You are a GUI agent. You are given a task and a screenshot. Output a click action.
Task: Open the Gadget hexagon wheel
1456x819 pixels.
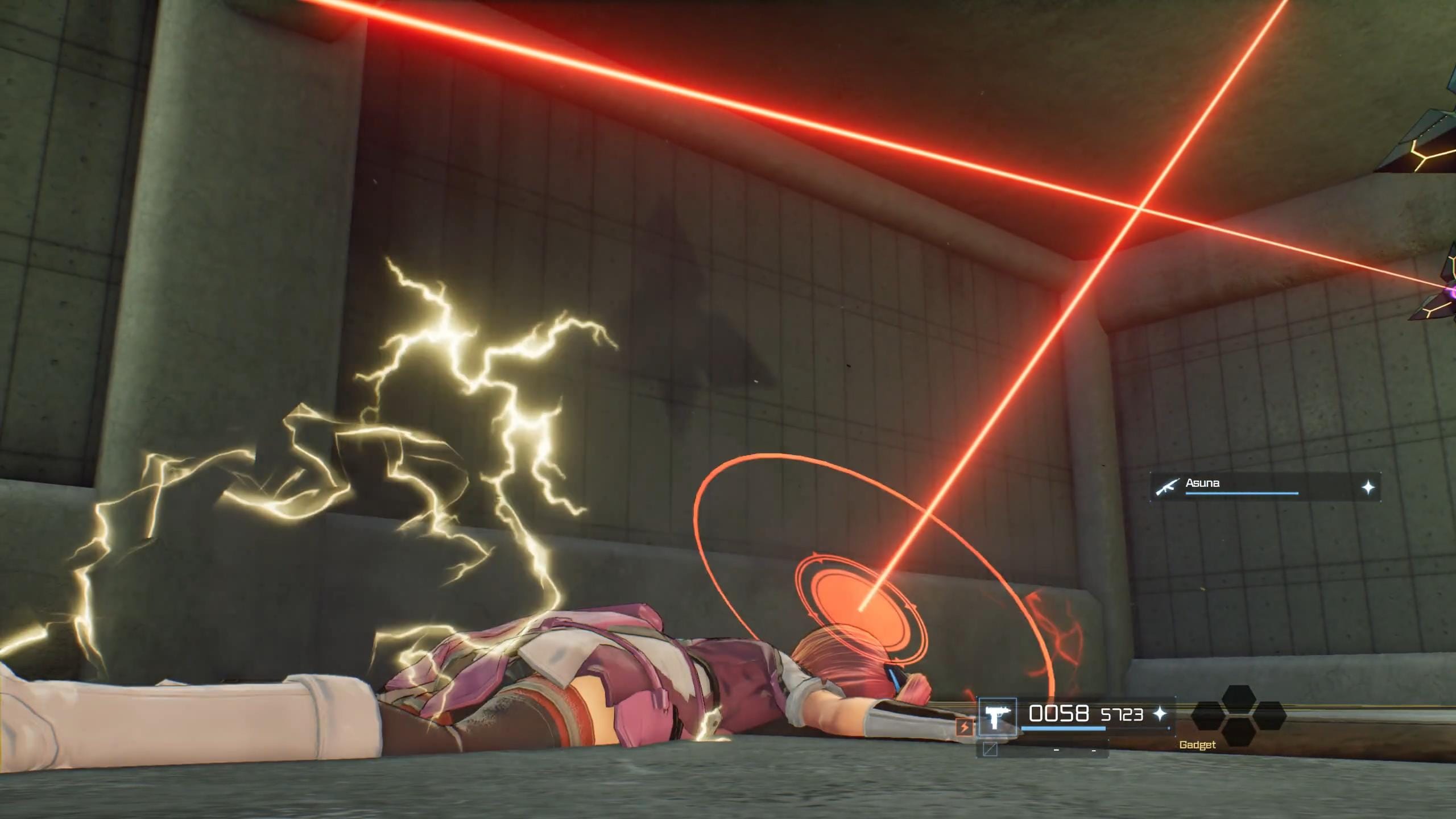[1238, 715]
